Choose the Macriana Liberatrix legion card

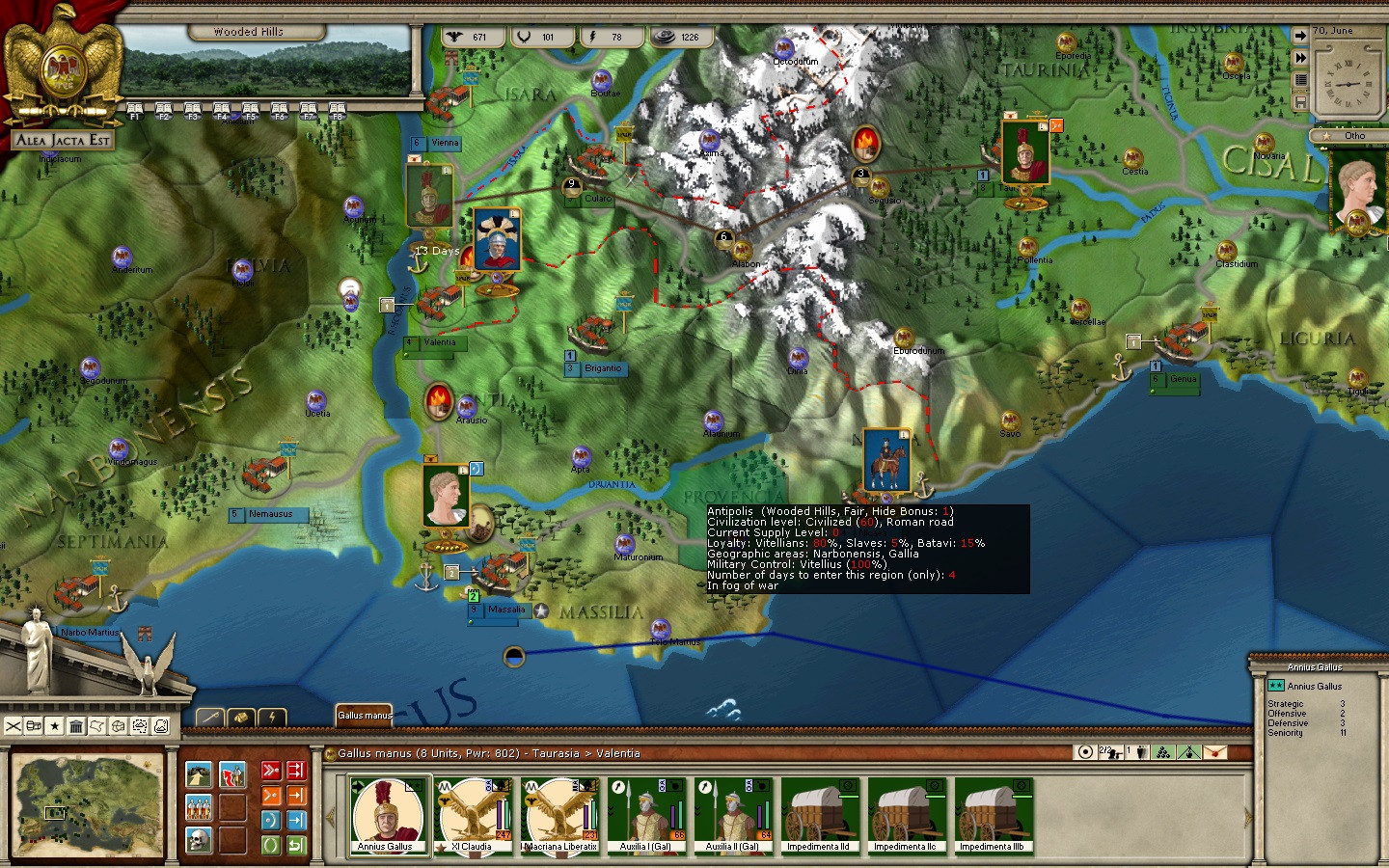point(560,816)
